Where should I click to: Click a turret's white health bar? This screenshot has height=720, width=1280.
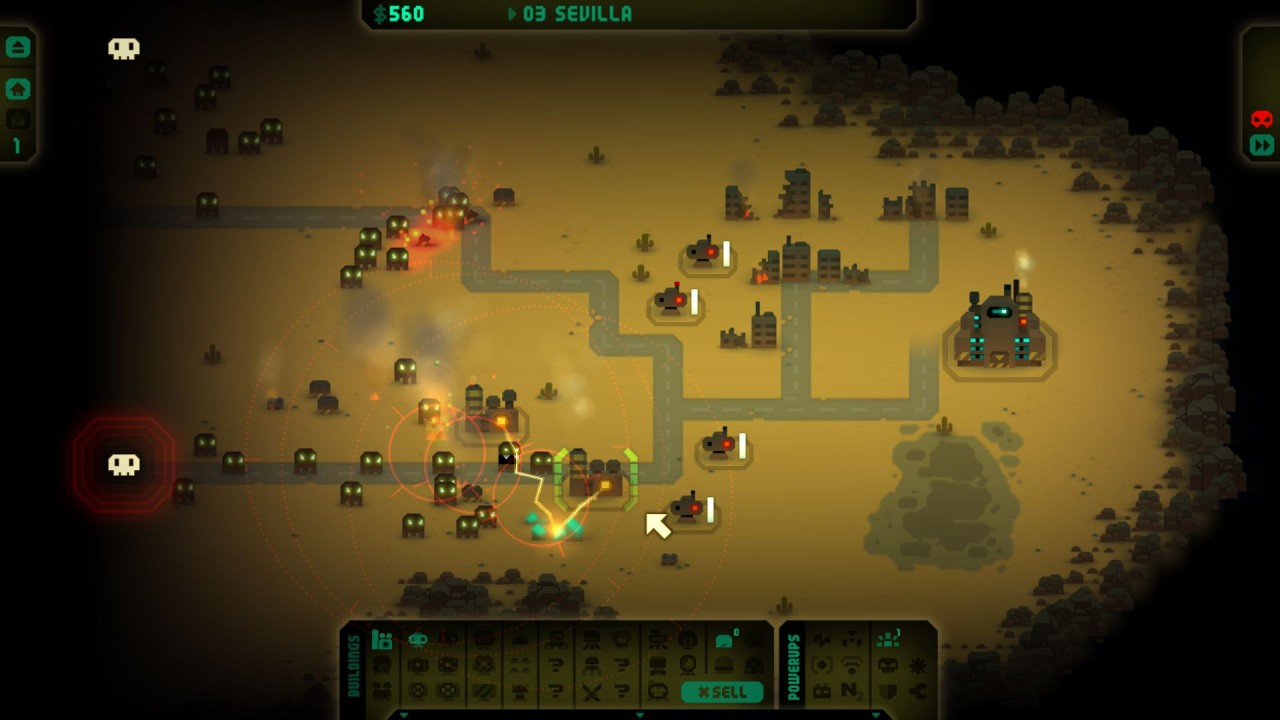coord(727,255)
